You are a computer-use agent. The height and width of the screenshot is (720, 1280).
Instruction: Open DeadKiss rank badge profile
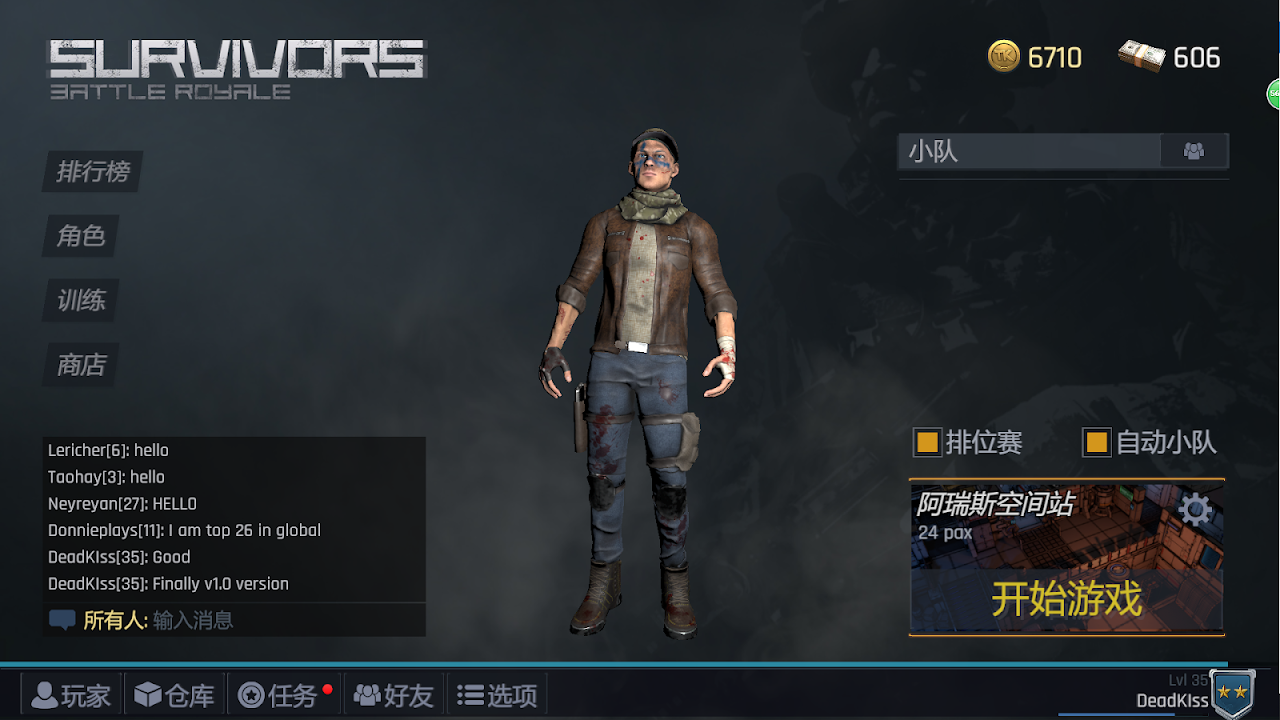pos(1232,693)
